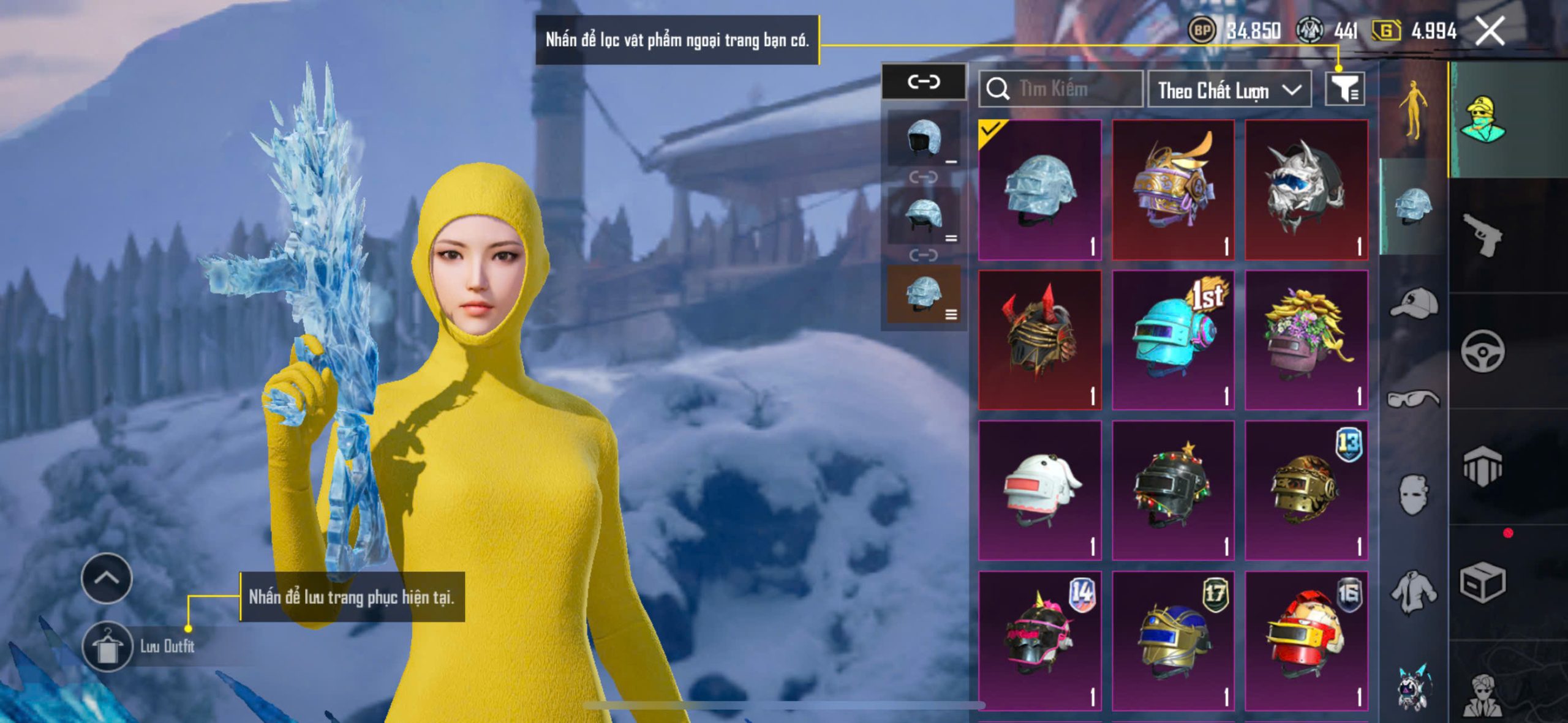
Task: Select the white bunny helmet
Action: click(1039, 490)
